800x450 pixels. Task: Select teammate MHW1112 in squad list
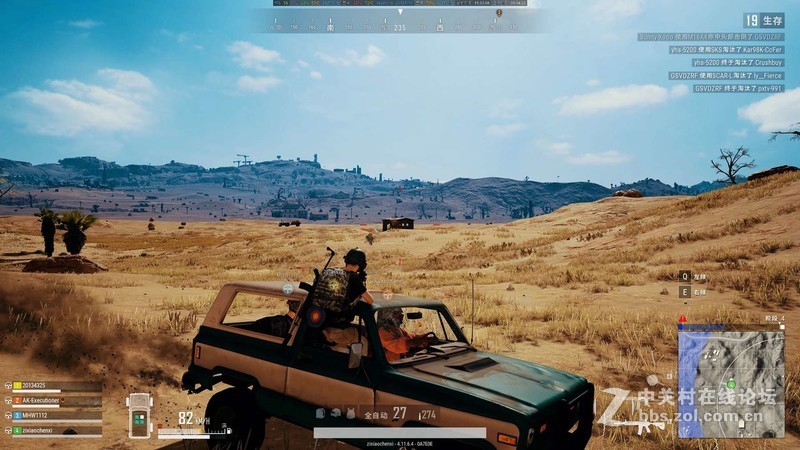[x=44, y=415]
